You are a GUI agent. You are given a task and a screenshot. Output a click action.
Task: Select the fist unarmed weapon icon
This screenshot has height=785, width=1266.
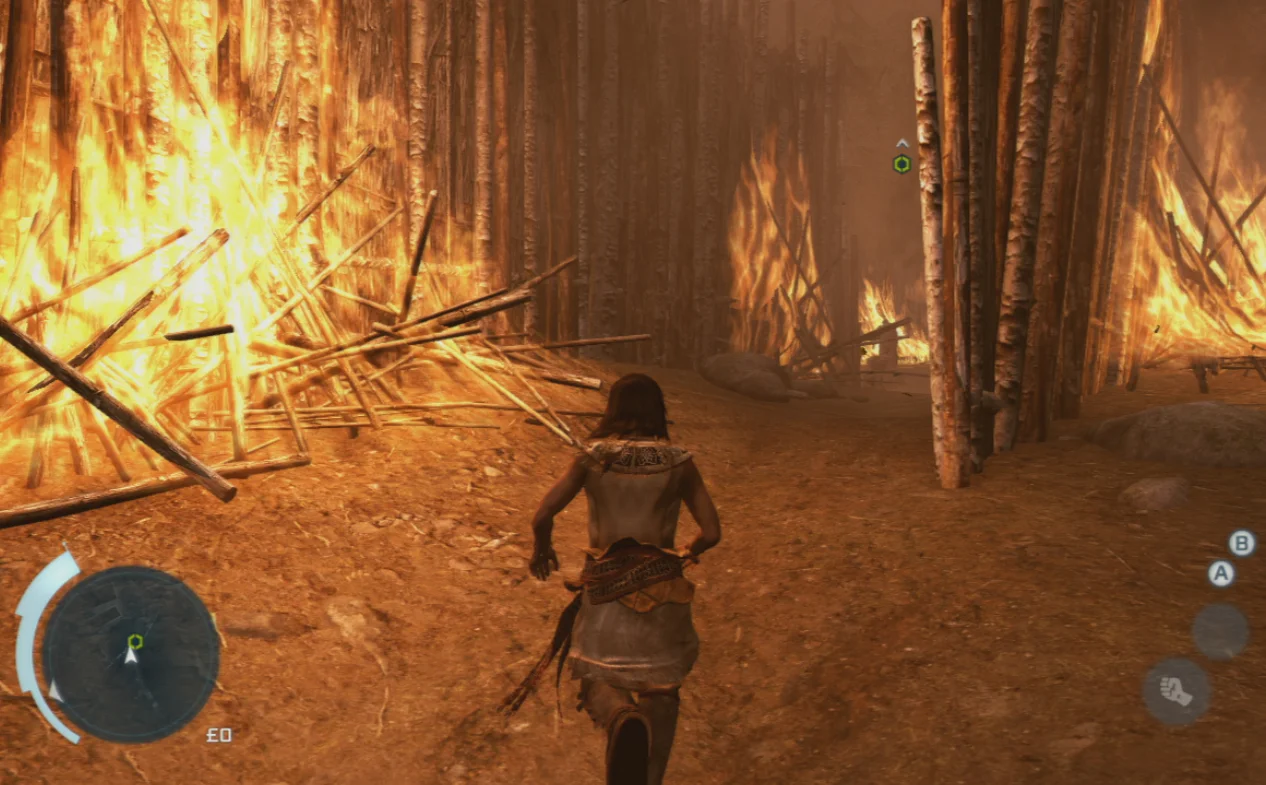pos(1177,691)
